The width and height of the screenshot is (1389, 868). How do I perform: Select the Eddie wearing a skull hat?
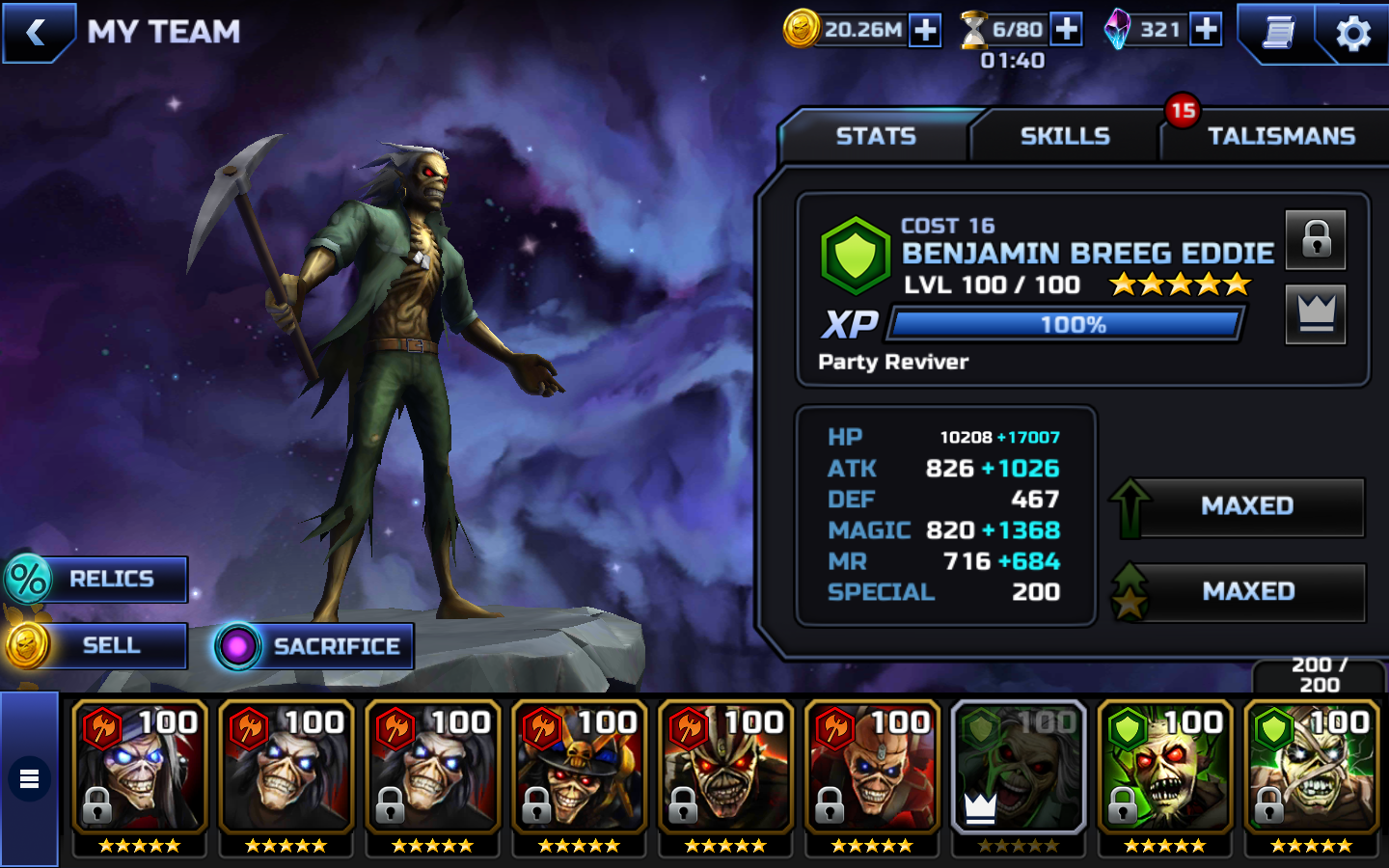pos(579,769)
